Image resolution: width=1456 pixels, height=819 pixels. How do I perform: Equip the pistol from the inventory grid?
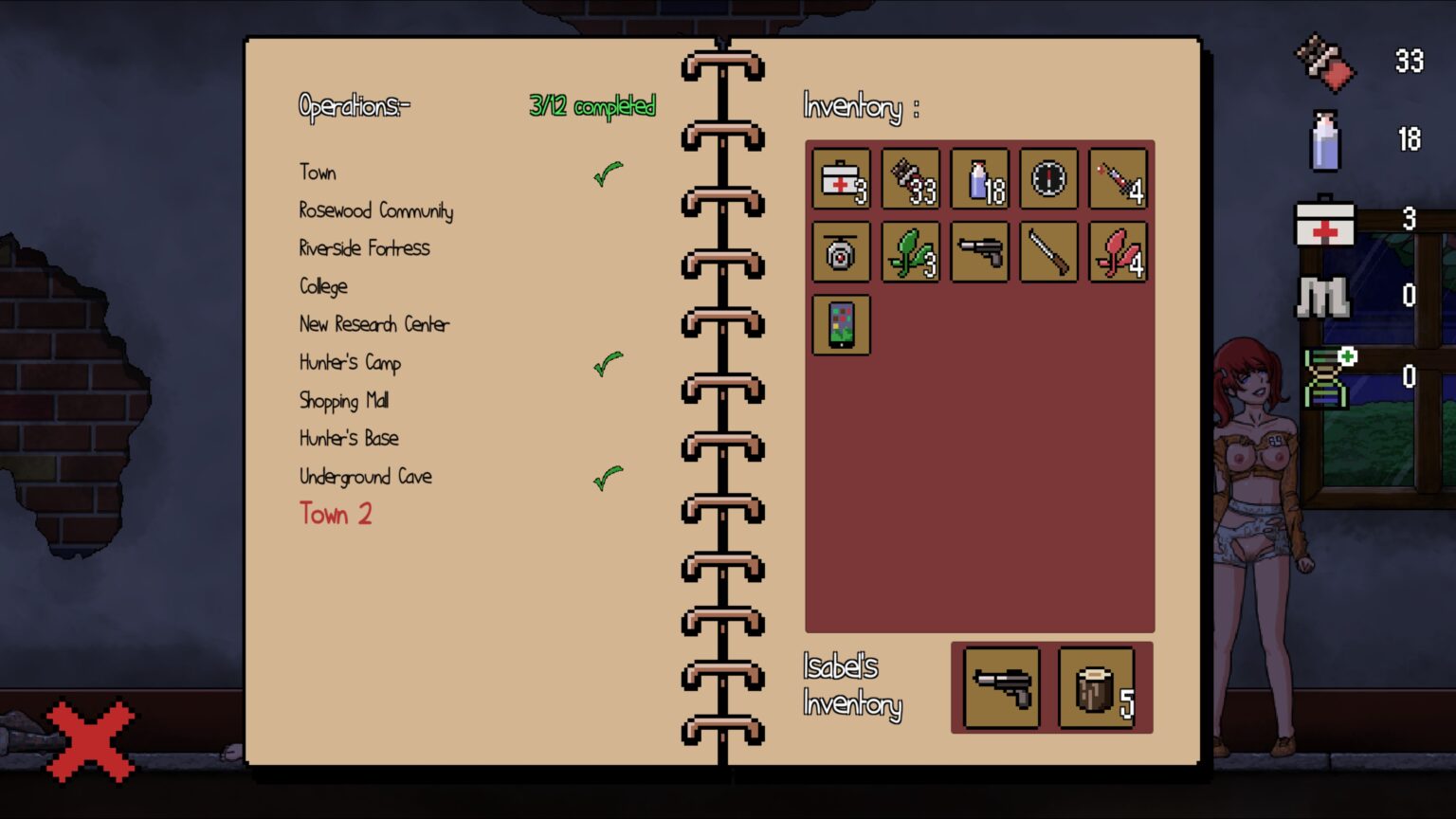(979, 251)
